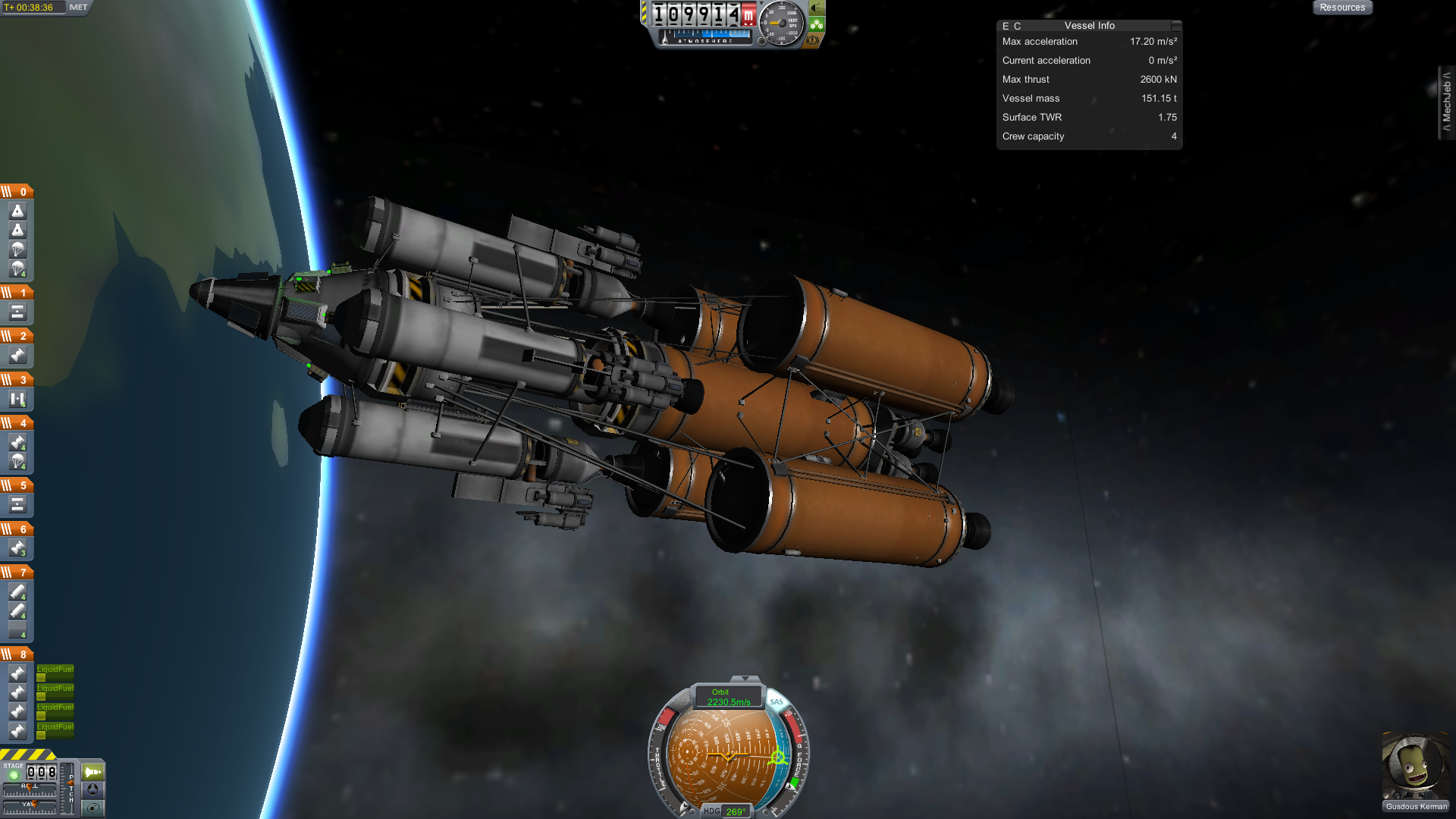Screen dimensions: 1456x819
Task: Click the decoupler icon in stage 1
Action: tap(17, 312)
